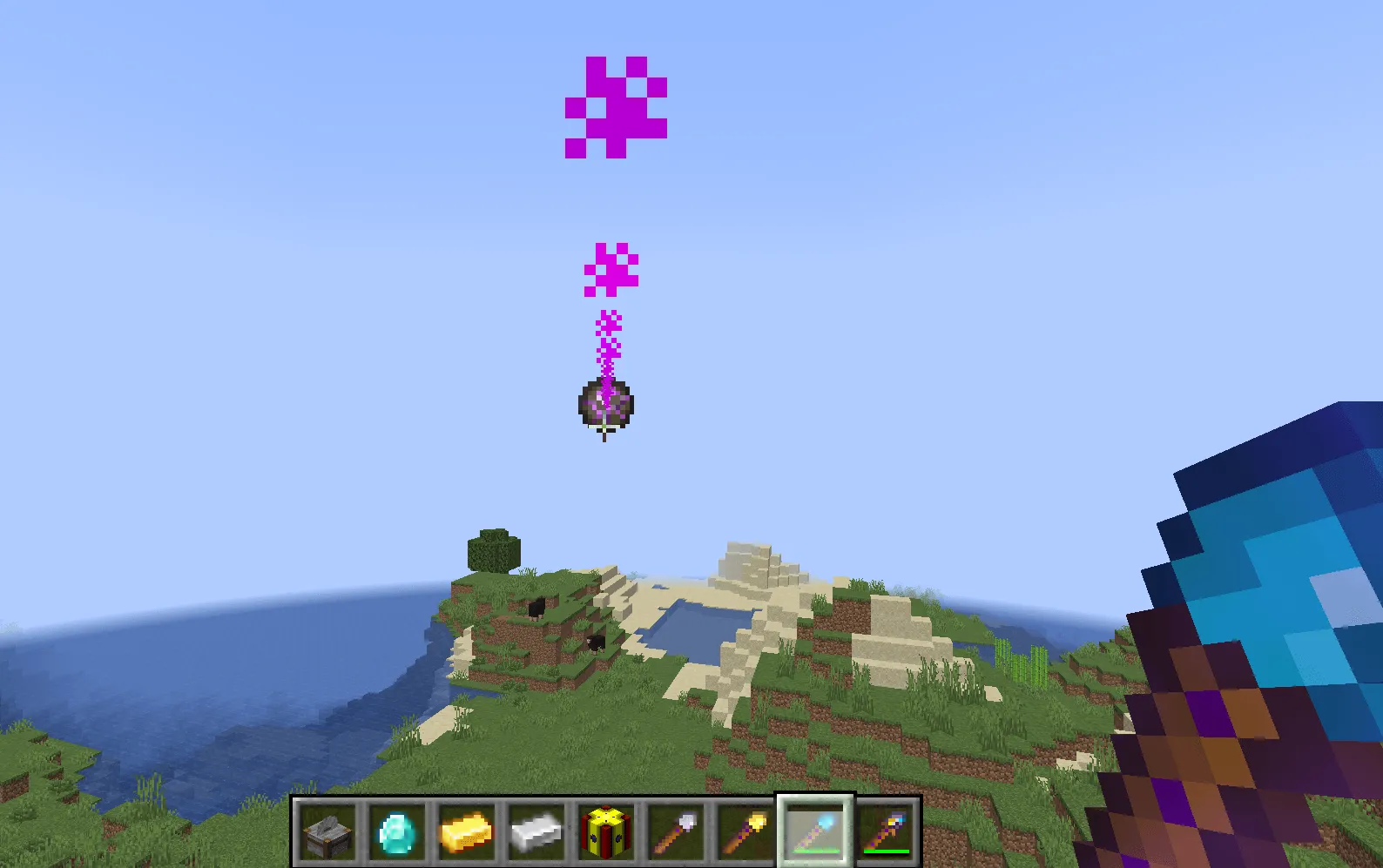Viewport: 1383px width, 868px height.
Task: Click the rising firework rocket entity
Action: (604, 405)
